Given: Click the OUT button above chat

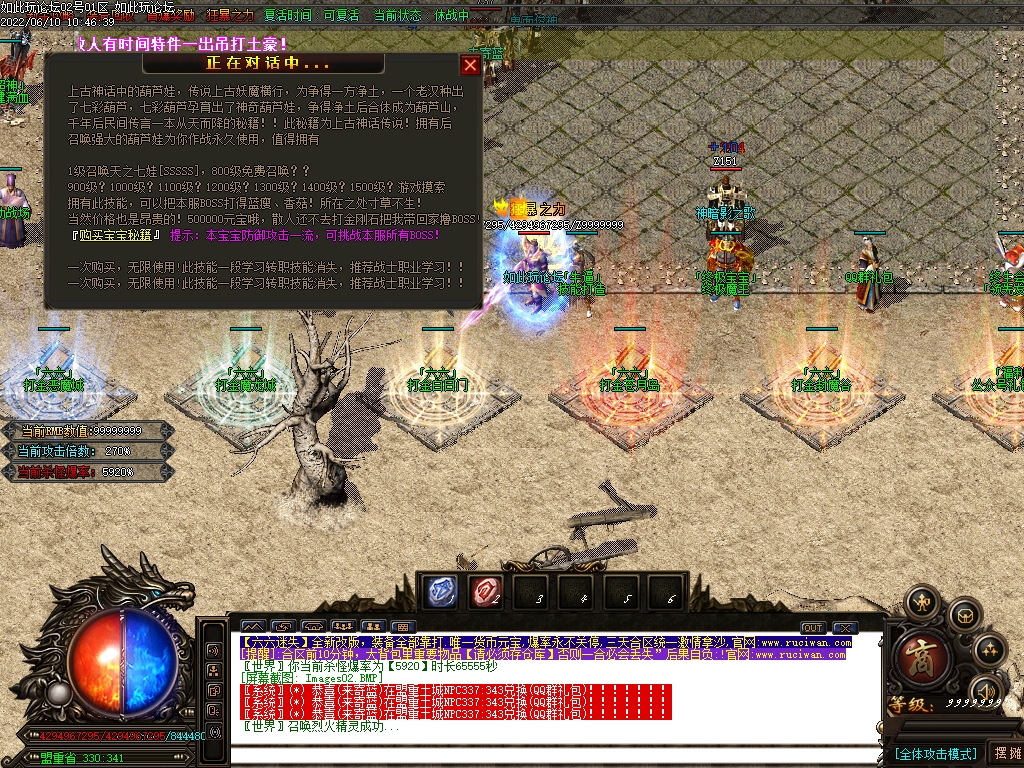Looking at the screenshot, I should 813,628.
